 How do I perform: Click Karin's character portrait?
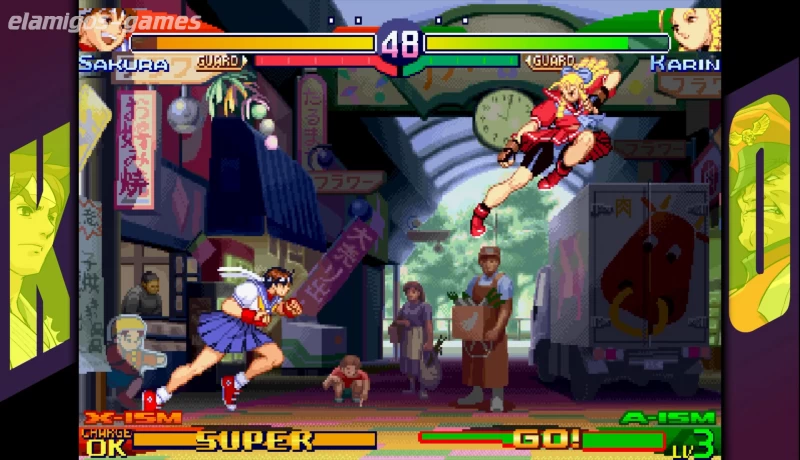[695, 30]
